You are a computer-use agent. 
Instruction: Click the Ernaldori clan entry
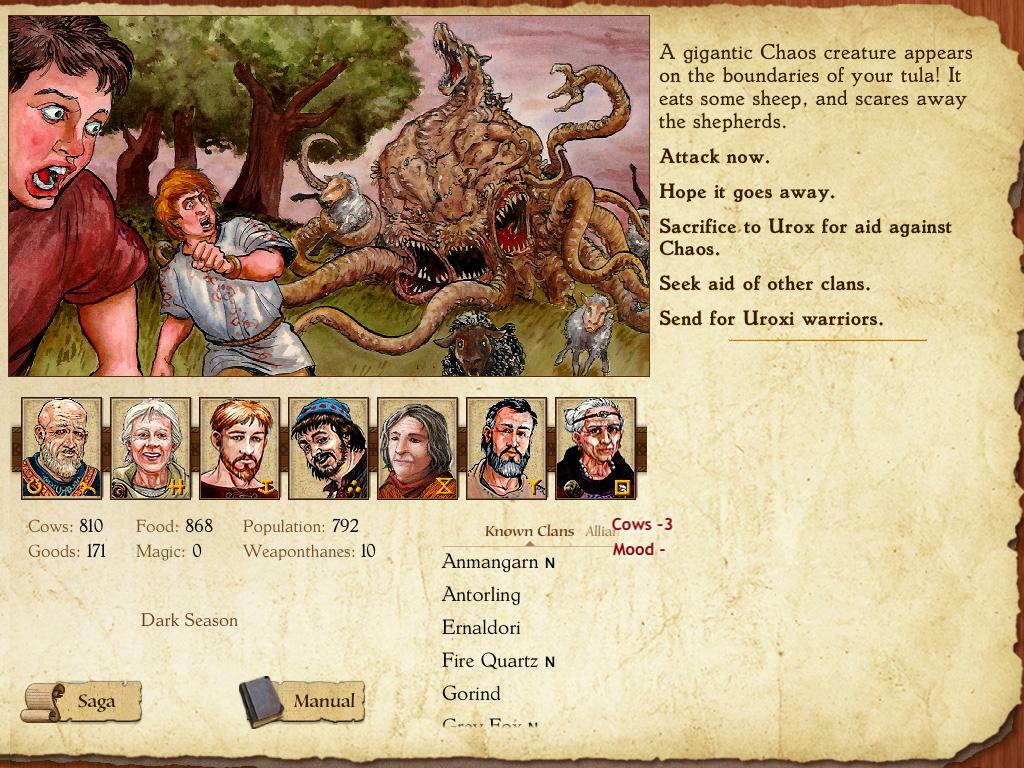tap(481, 628)
